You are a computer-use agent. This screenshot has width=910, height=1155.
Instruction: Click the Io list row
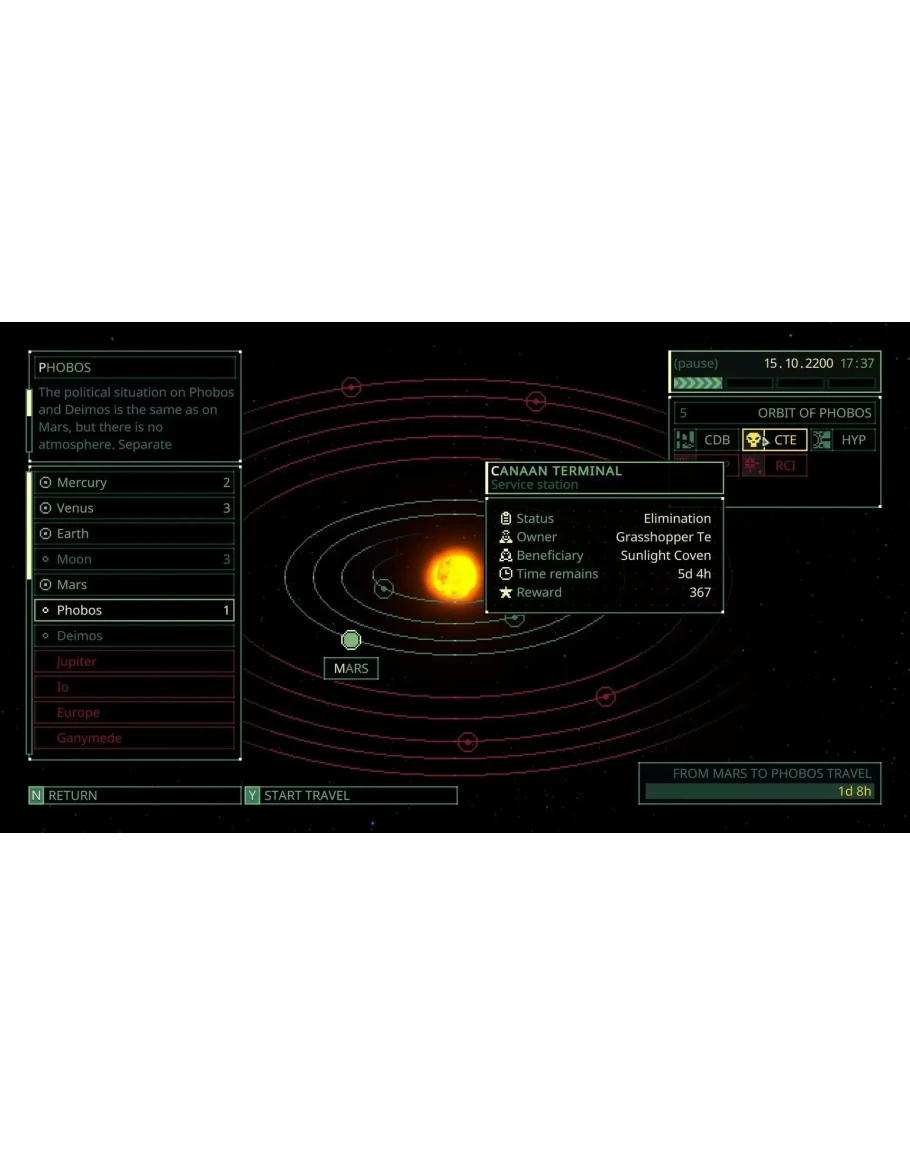point(134,687)
